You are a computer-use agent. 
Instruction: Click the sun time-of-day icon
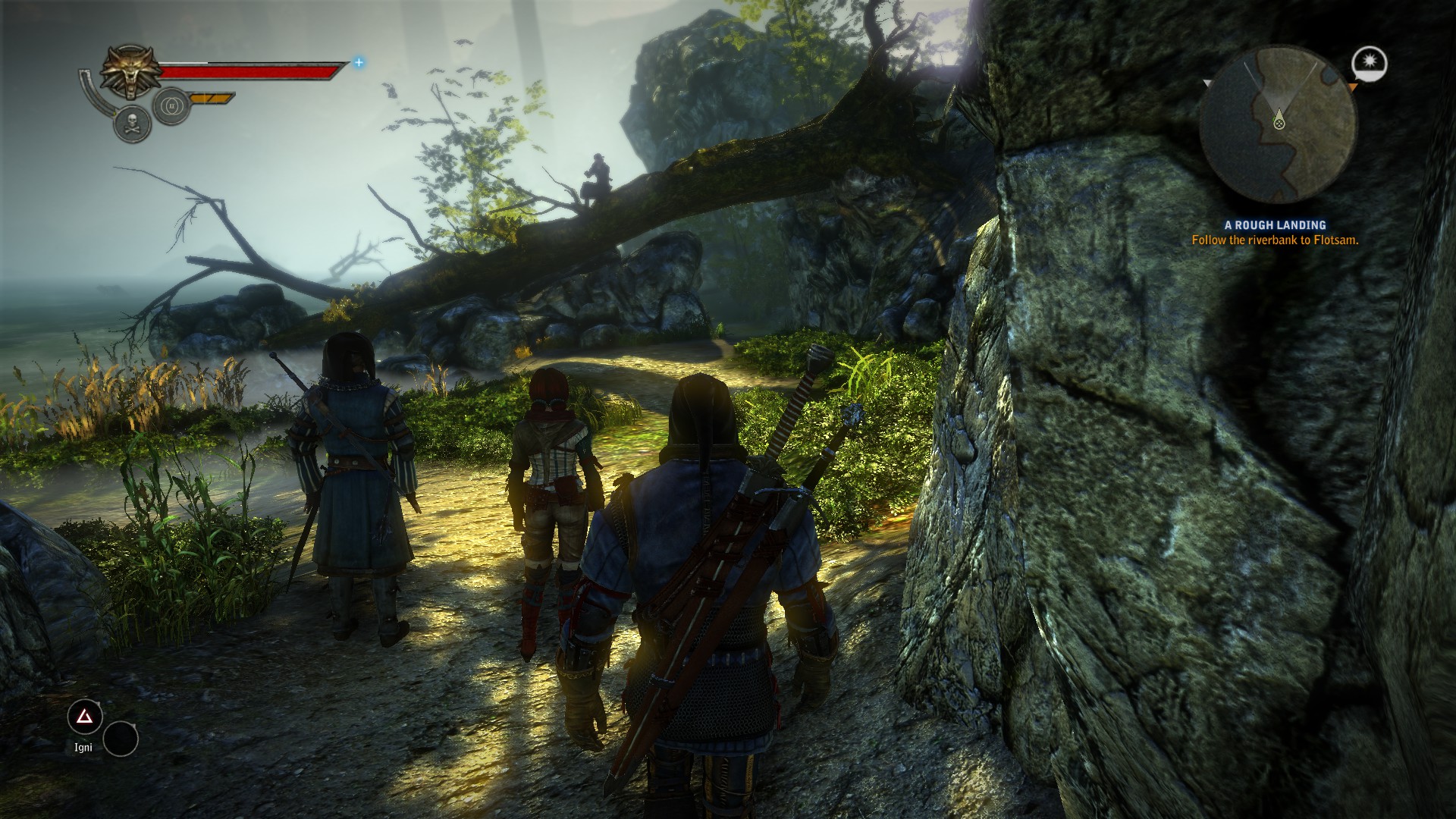tap(1369, 63)
